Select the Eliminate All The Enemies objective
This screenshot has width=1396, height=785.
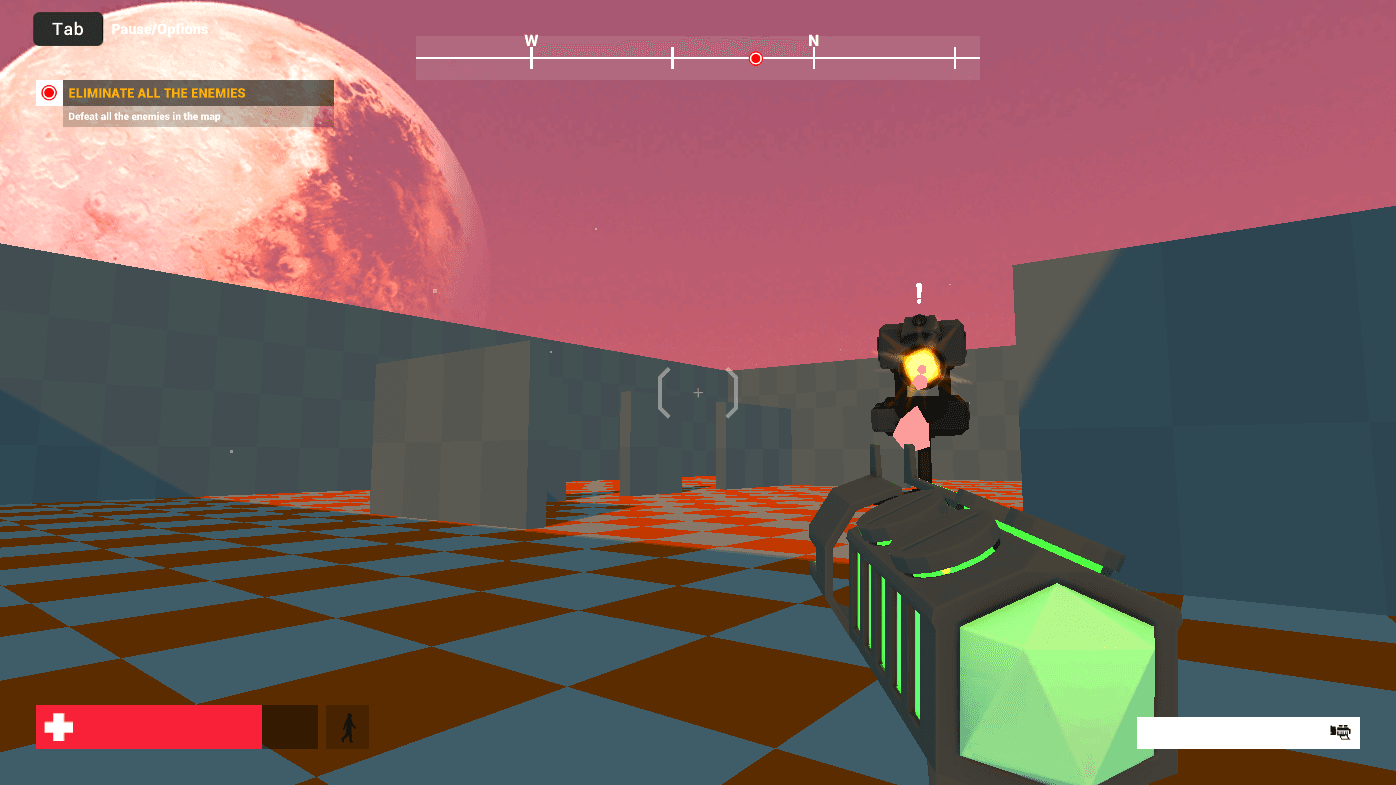pos(156,93)
